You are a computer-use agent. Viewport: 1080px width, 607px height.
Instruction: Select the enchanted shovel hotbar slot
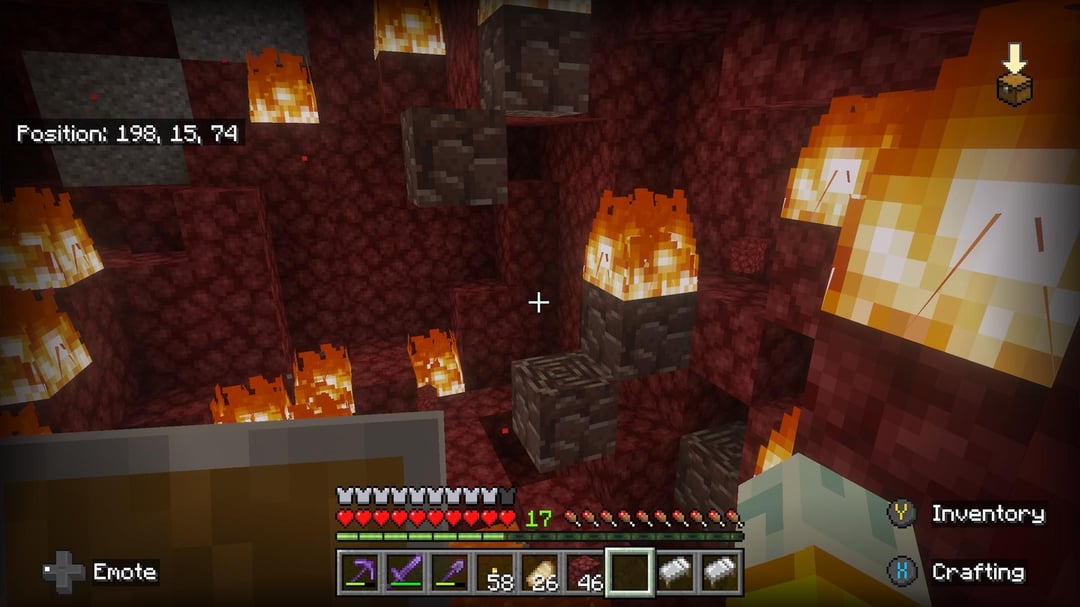[449, 572]
